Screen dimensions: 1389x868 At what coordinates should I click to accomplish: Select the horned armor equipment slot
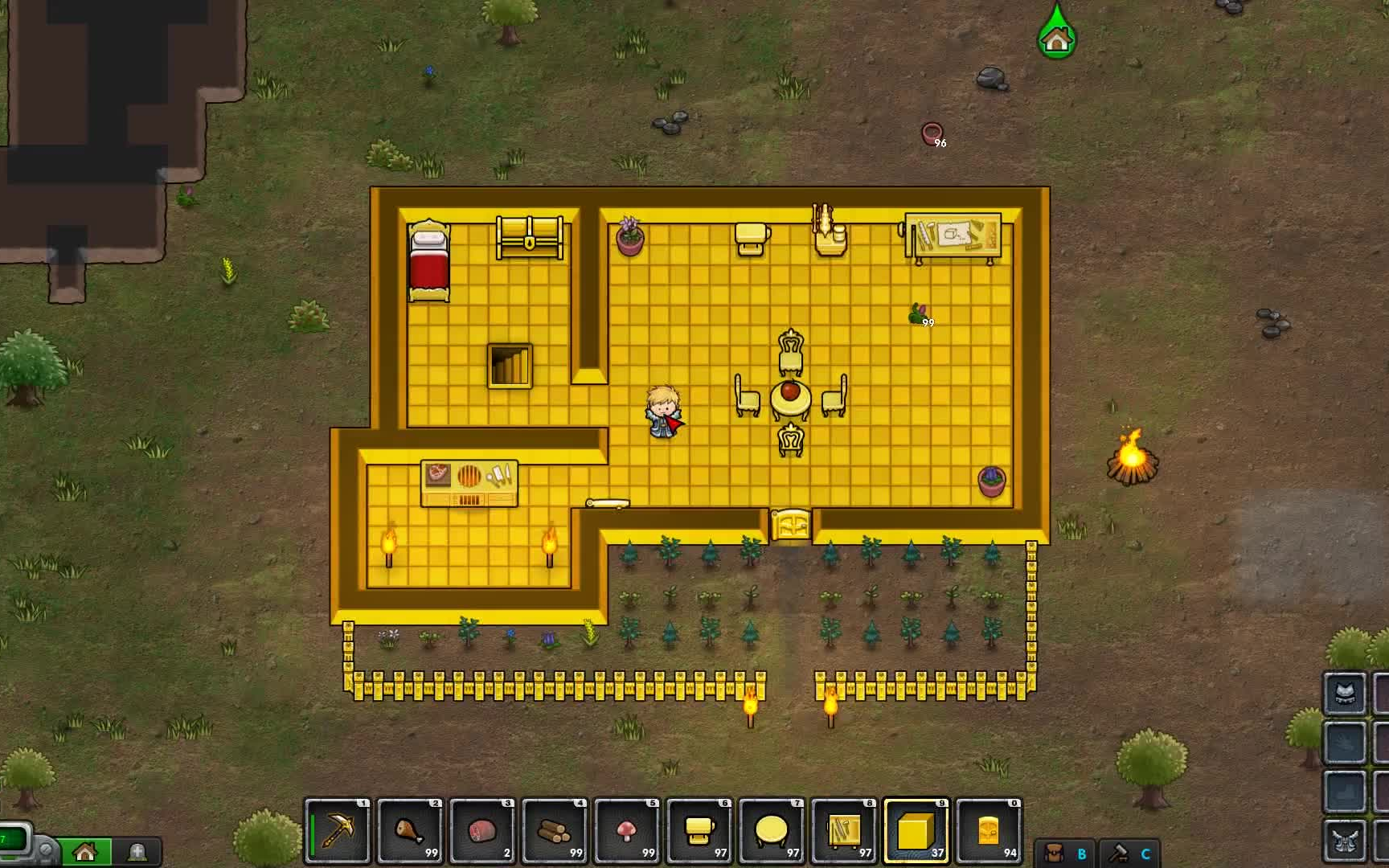1345,840
